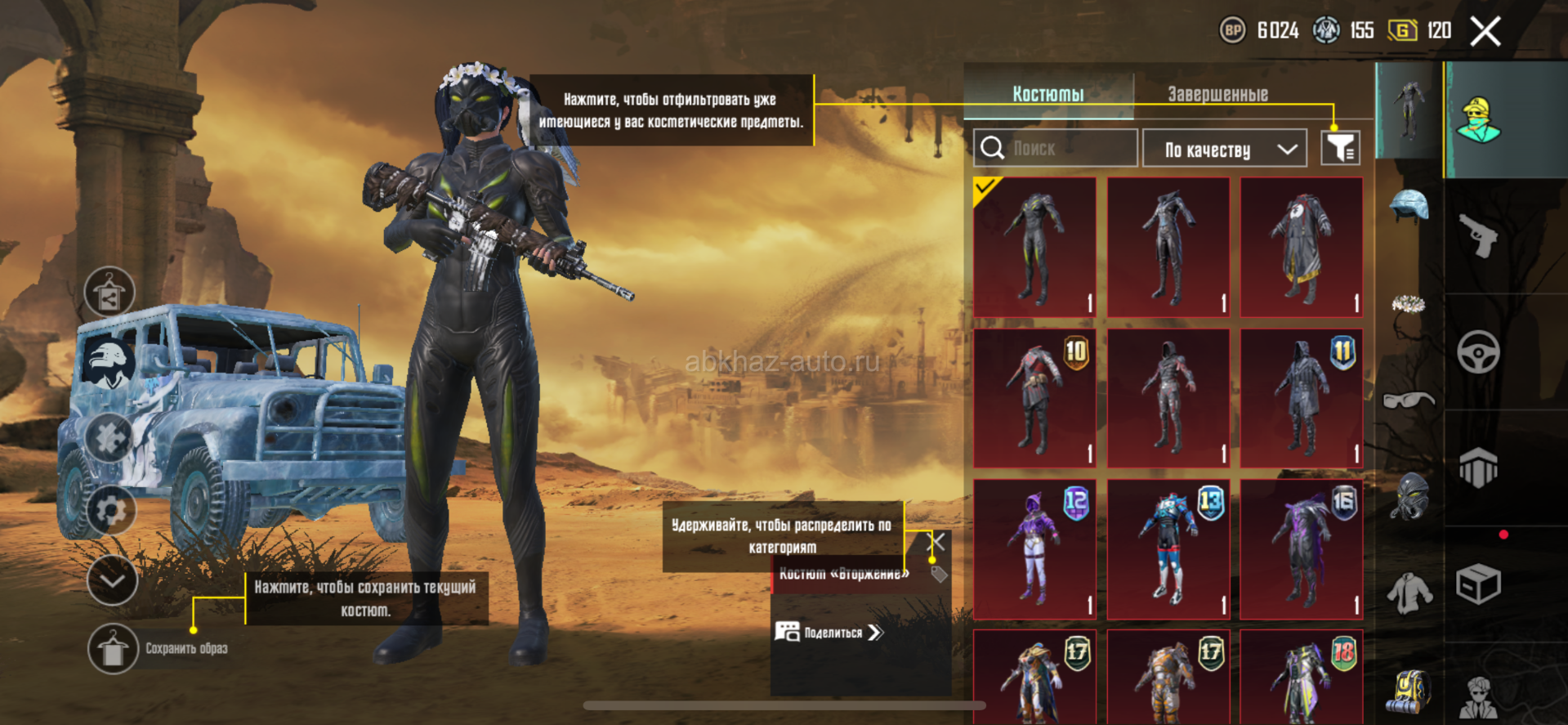Collapse the left panel with the chevron button
The width and height of the screenshot is (1568, 725).
pos(112,580)
